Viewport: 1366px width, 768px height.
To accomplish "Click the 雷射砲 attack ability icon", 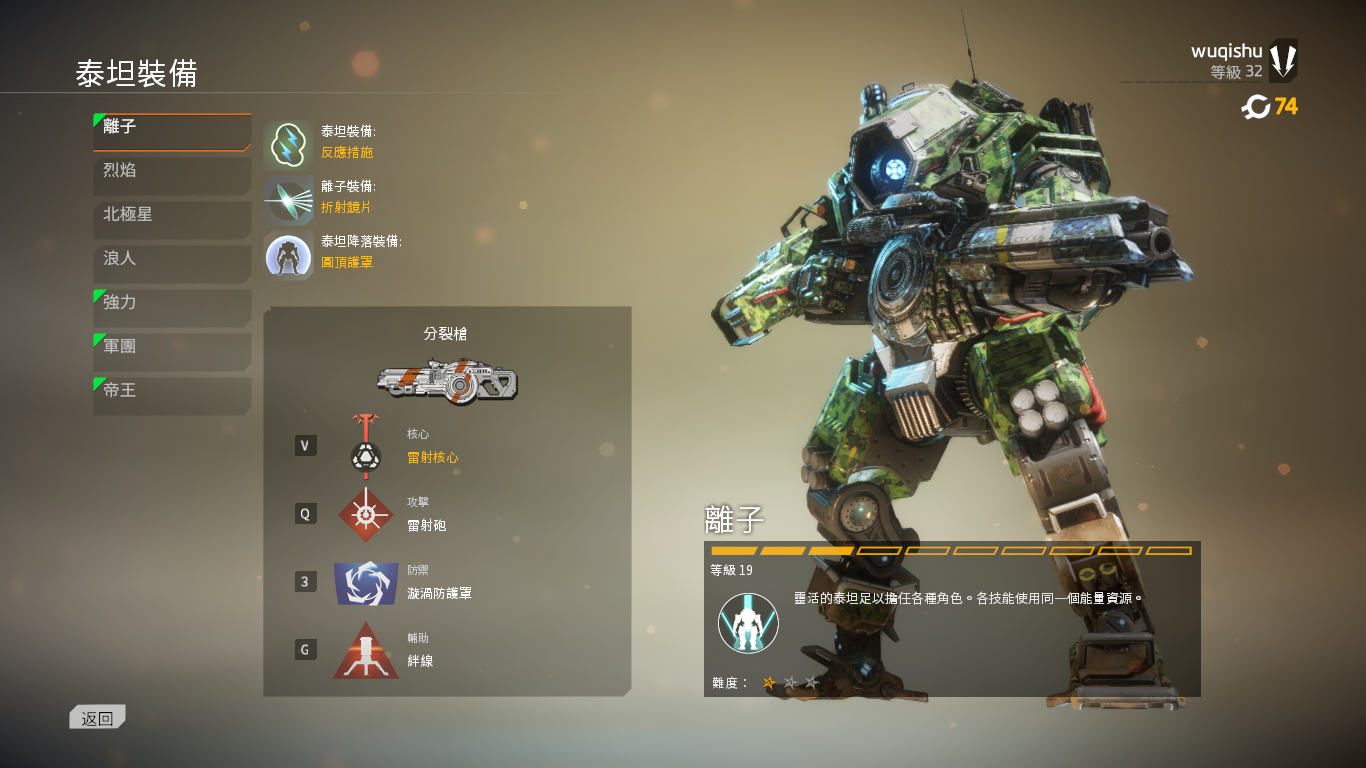I will click(x=366, y=513).
